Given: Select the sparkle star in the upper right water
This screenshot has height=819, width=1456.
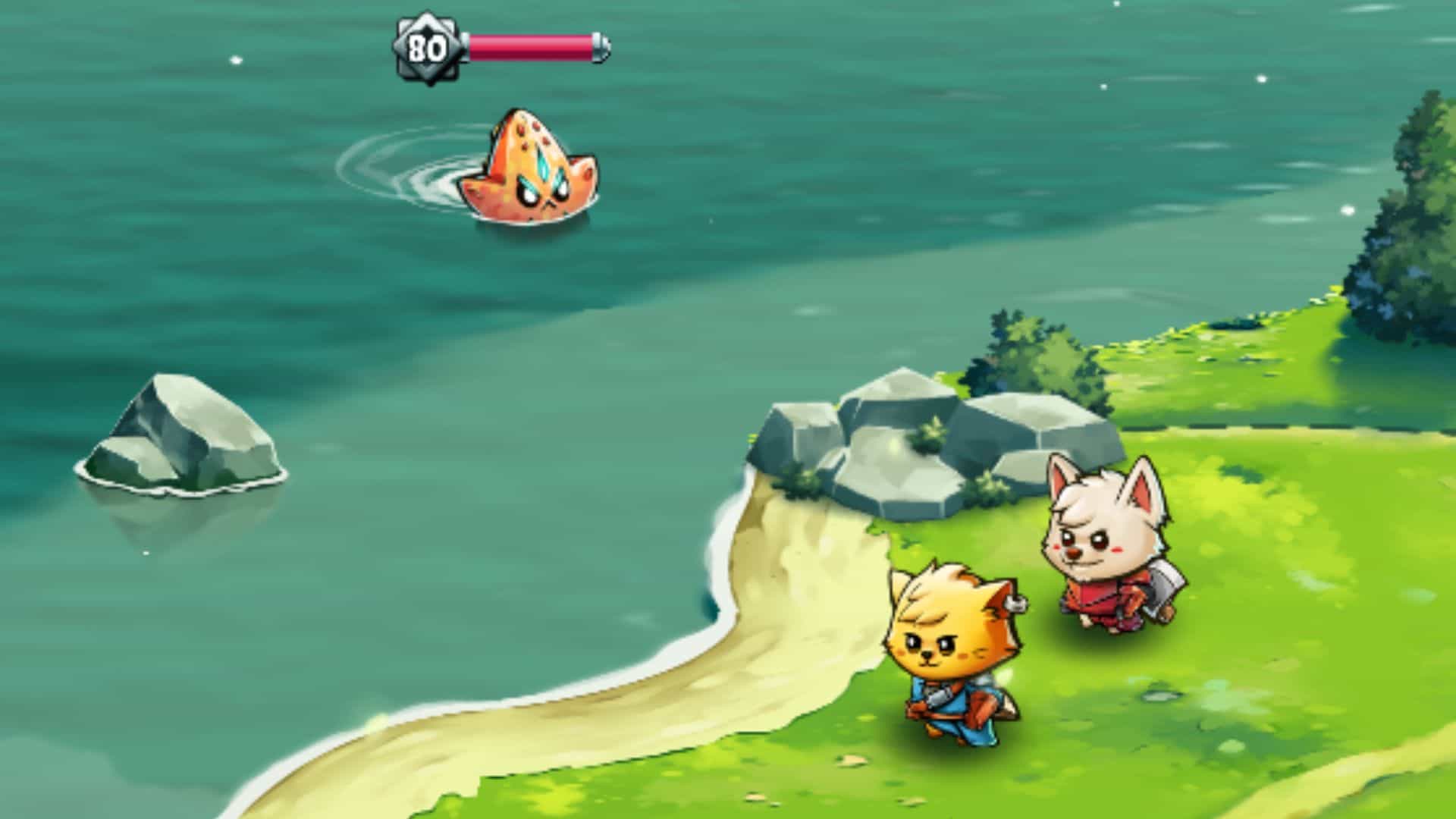Looking at the screenshot, I should 1262,79.
